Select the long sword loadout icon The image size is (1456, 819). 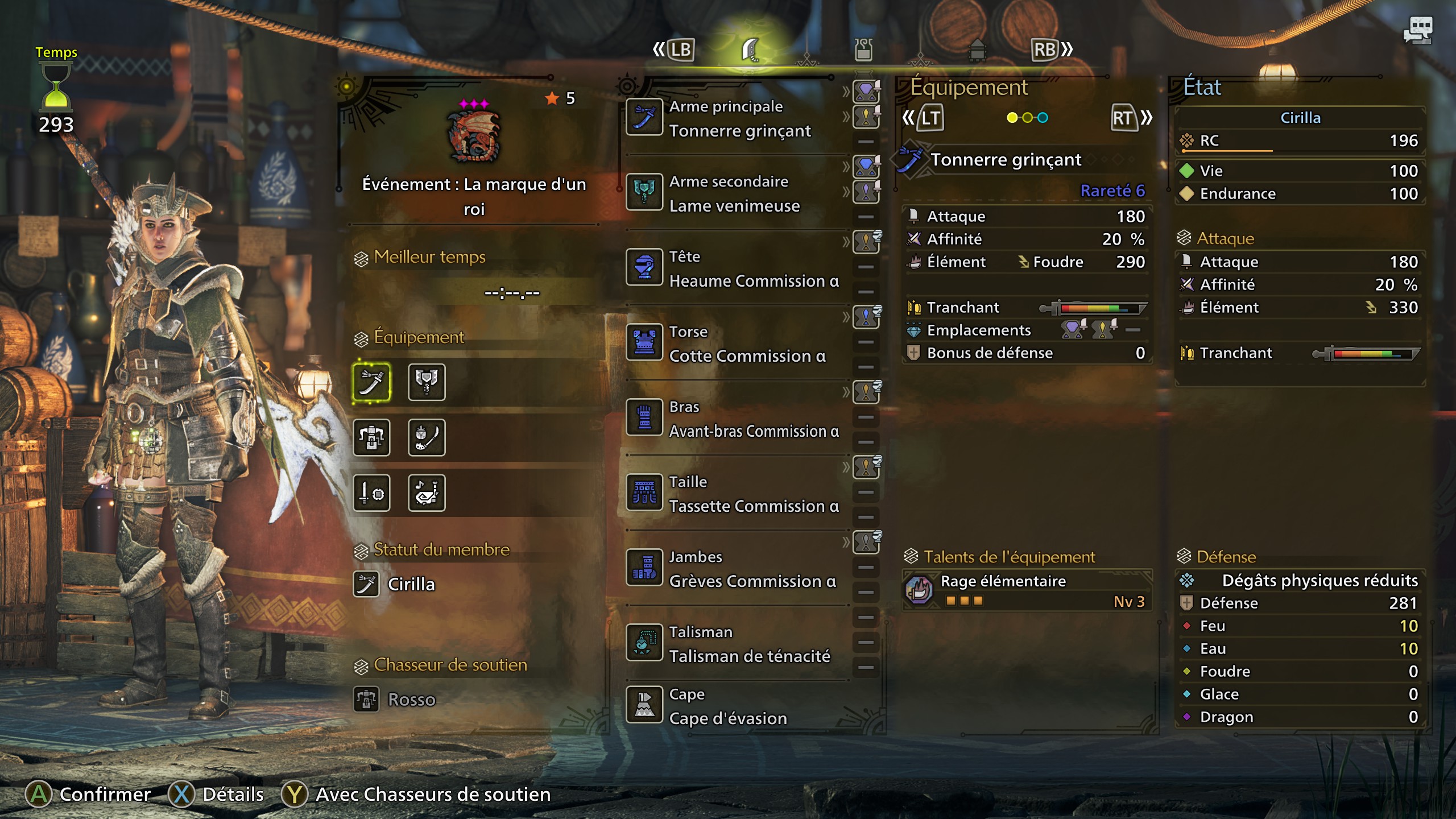(371, 382)
